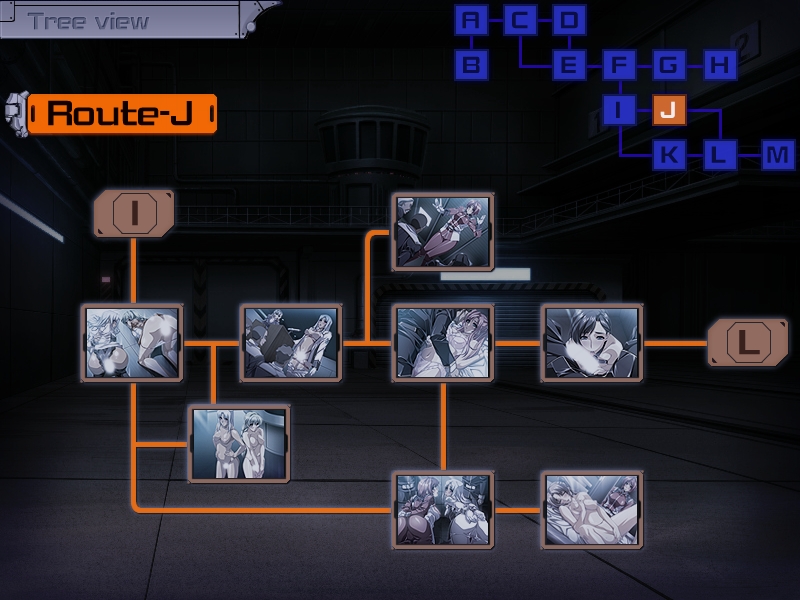The width and height of the screenshot is (800, 600).
Task: Follow the large brown I connector plate
Action: [x=133, y=214]
